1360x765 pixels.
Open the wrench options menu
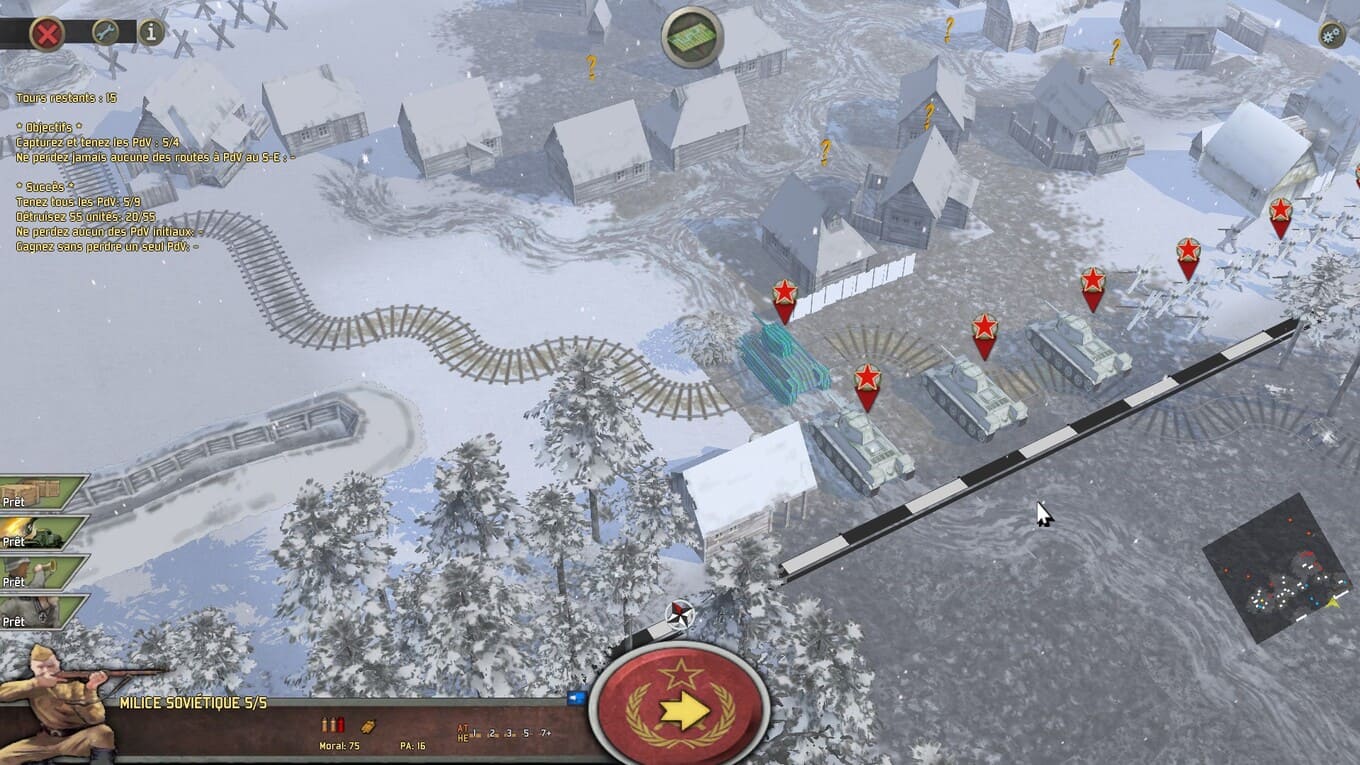[x=105, y=32]
